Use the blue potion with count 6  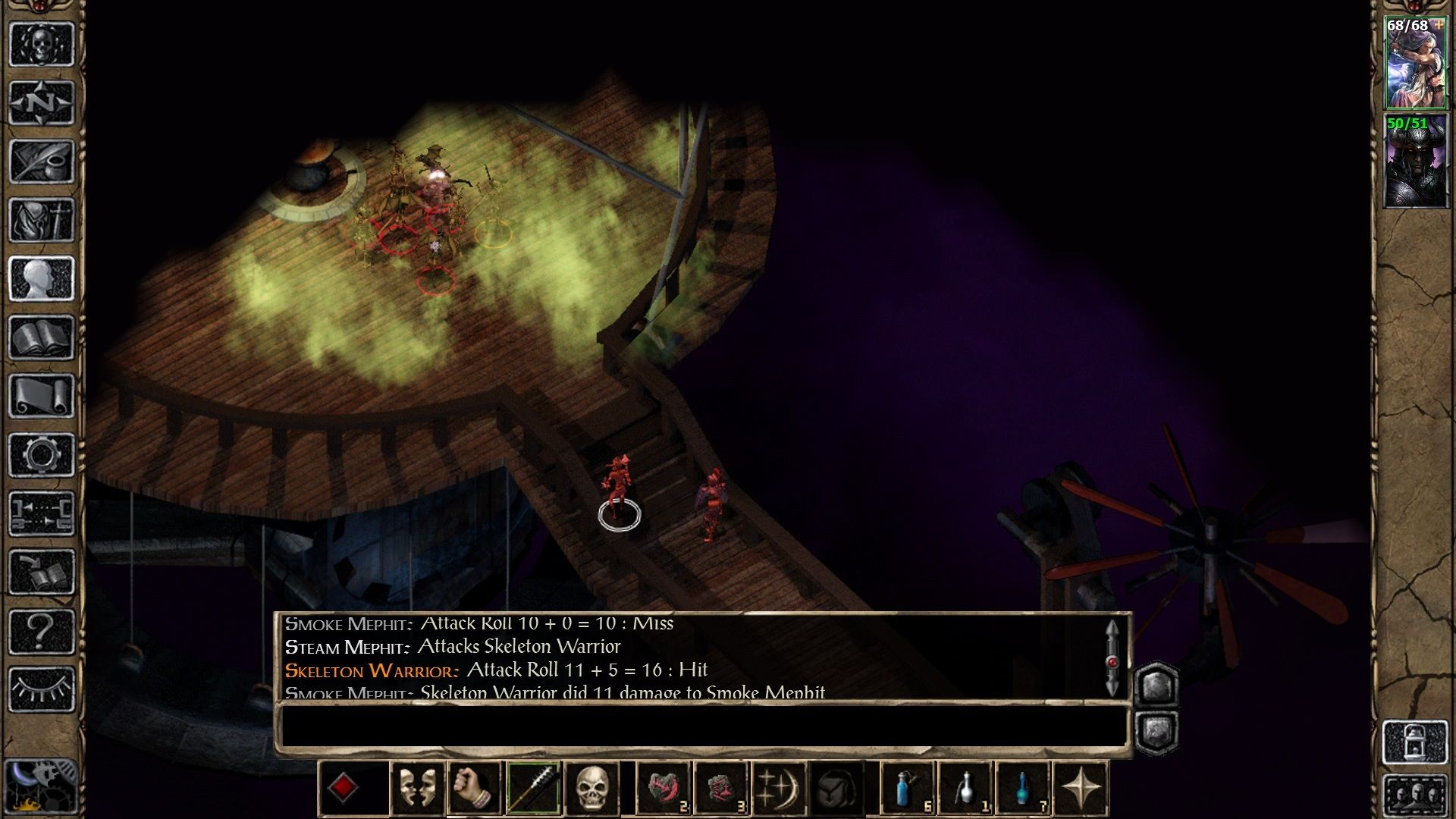[x=908, y=789]
